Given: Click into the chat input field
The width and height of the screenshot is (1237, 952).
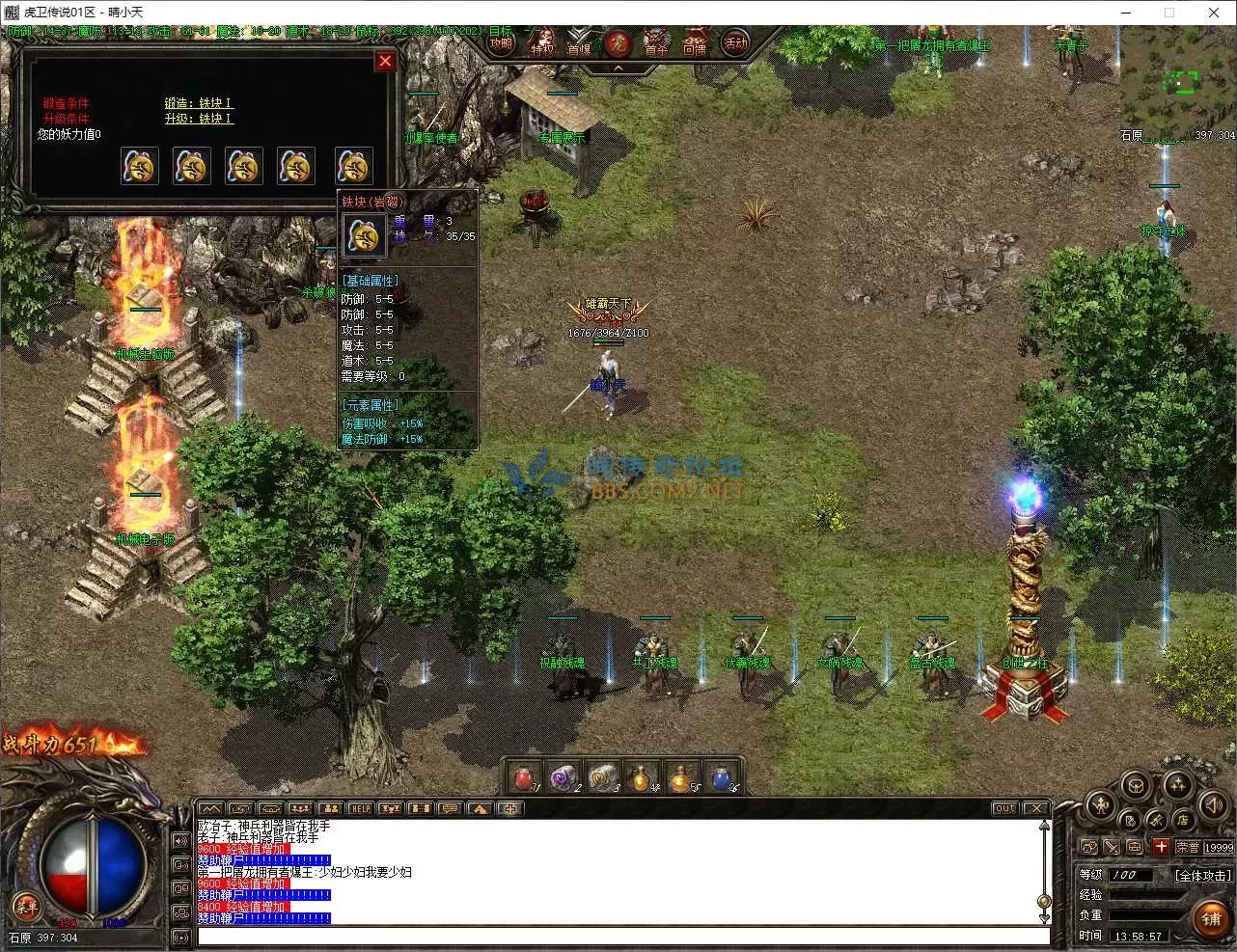Looking at the screenshot, I should (622, 936).
